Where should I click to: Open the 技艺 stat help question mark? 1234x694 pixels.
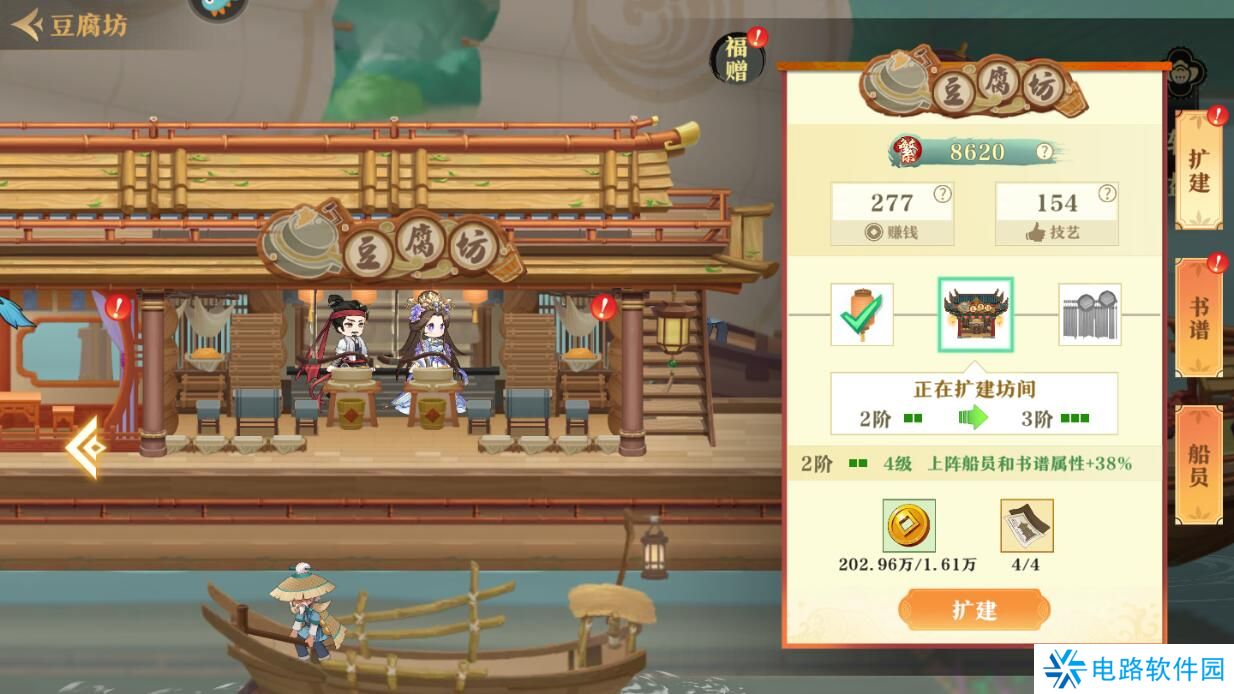(x=1106, y=195)
